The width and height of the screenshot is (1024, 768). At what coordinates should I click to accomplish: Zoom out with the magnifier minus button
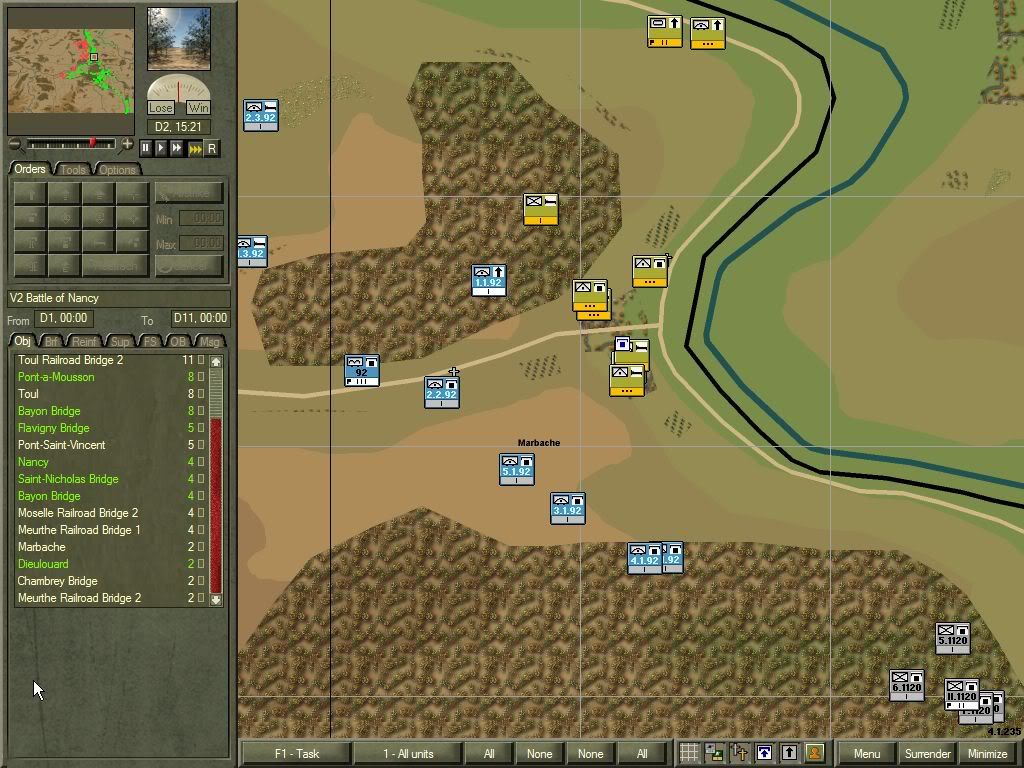tap(15, 145)
